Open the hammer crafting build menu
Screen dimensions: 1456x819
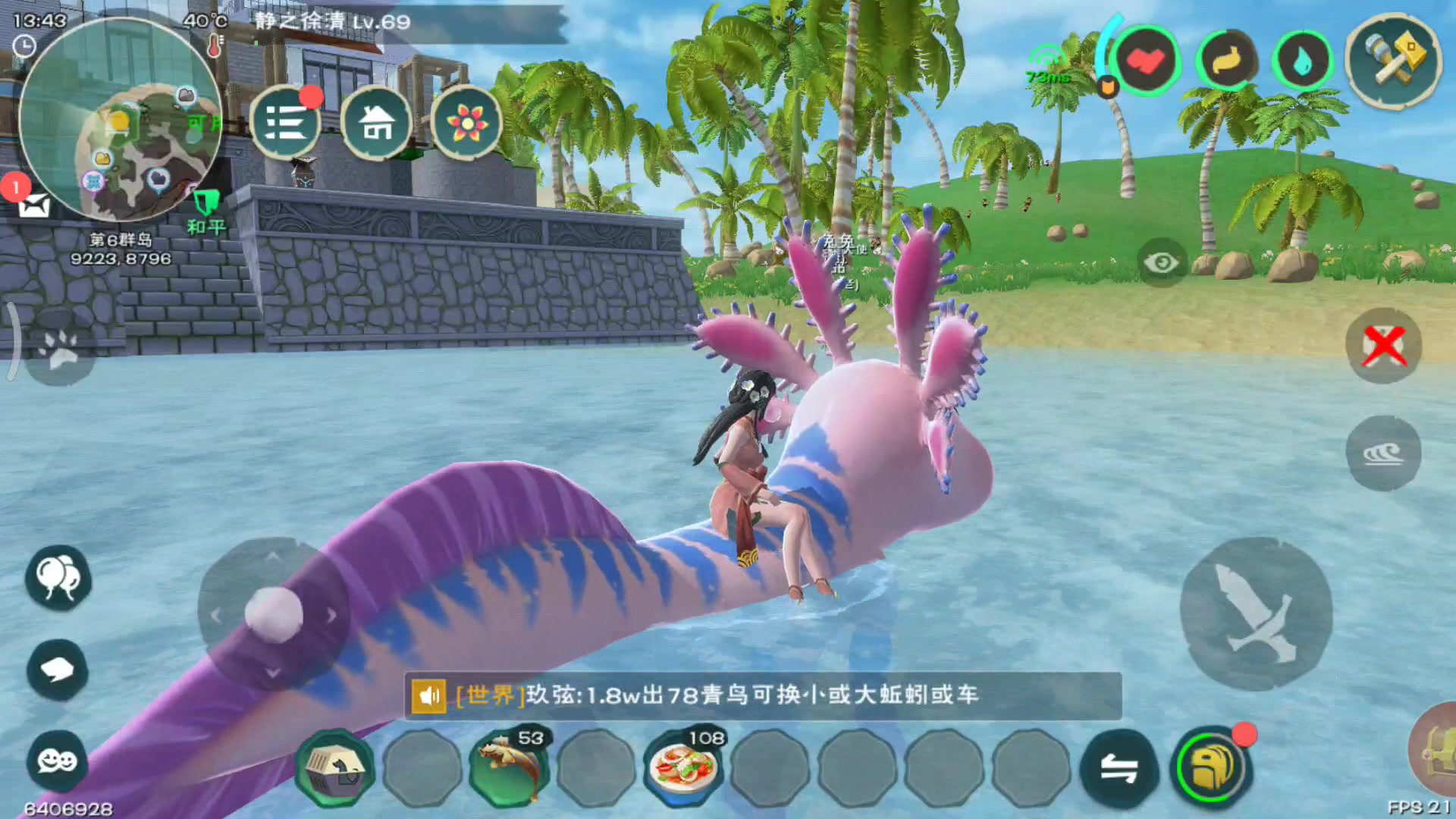(x=1393, y=61)
